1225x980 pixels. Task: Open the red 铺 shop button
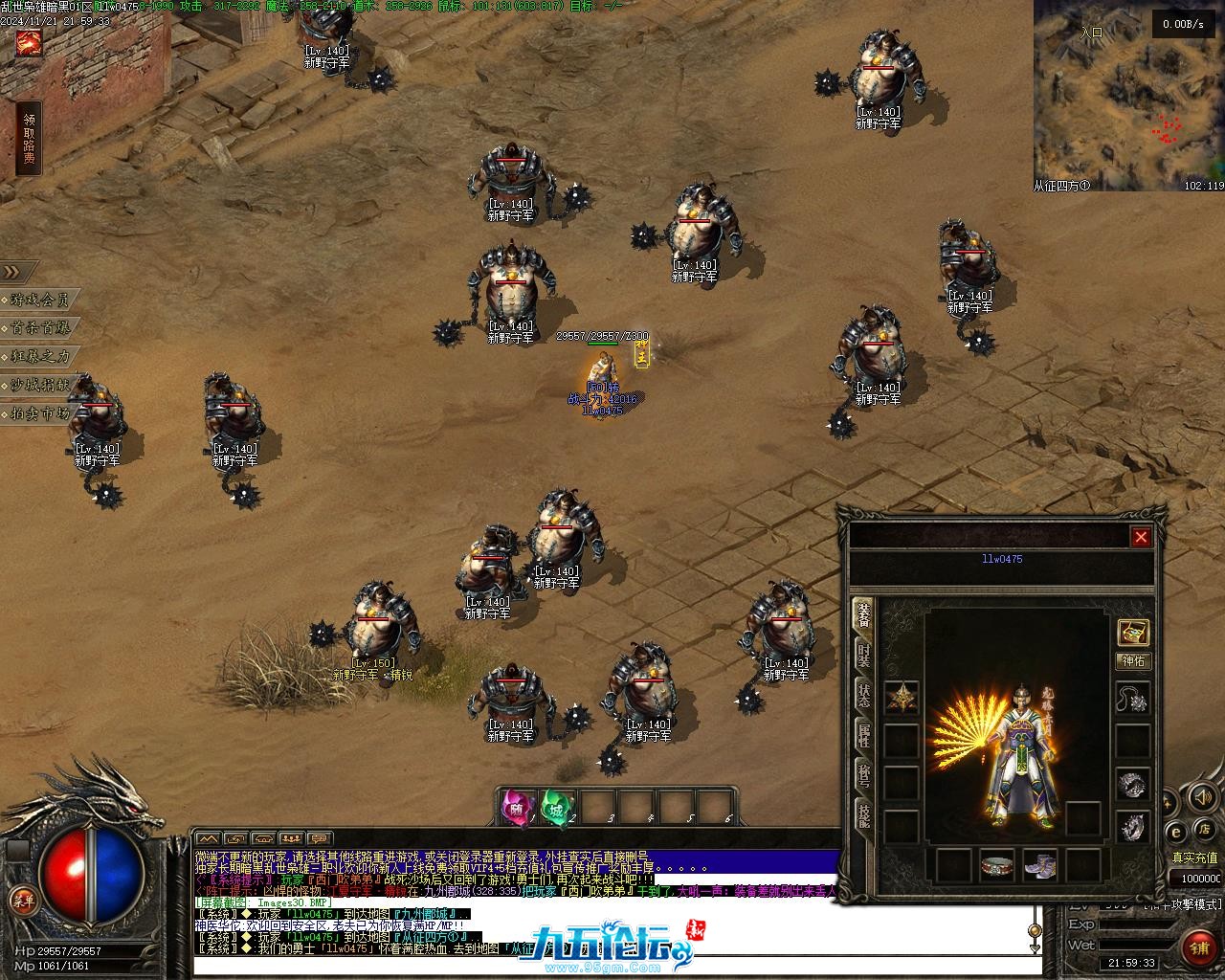[x=1199, y=947]
